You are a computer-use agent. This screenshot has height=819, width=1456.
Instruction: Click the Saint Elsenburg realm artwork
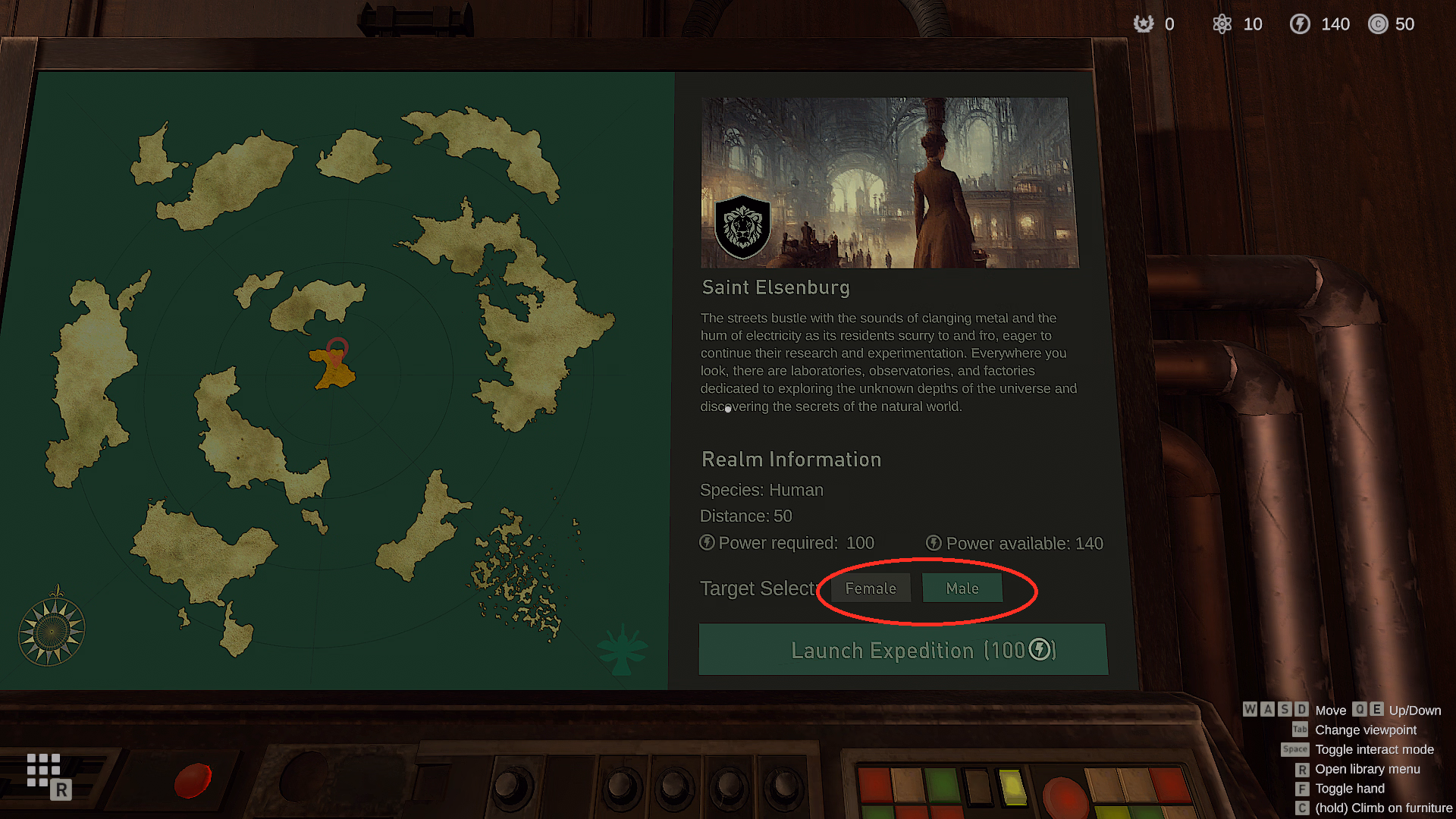[x=889, y=182]
